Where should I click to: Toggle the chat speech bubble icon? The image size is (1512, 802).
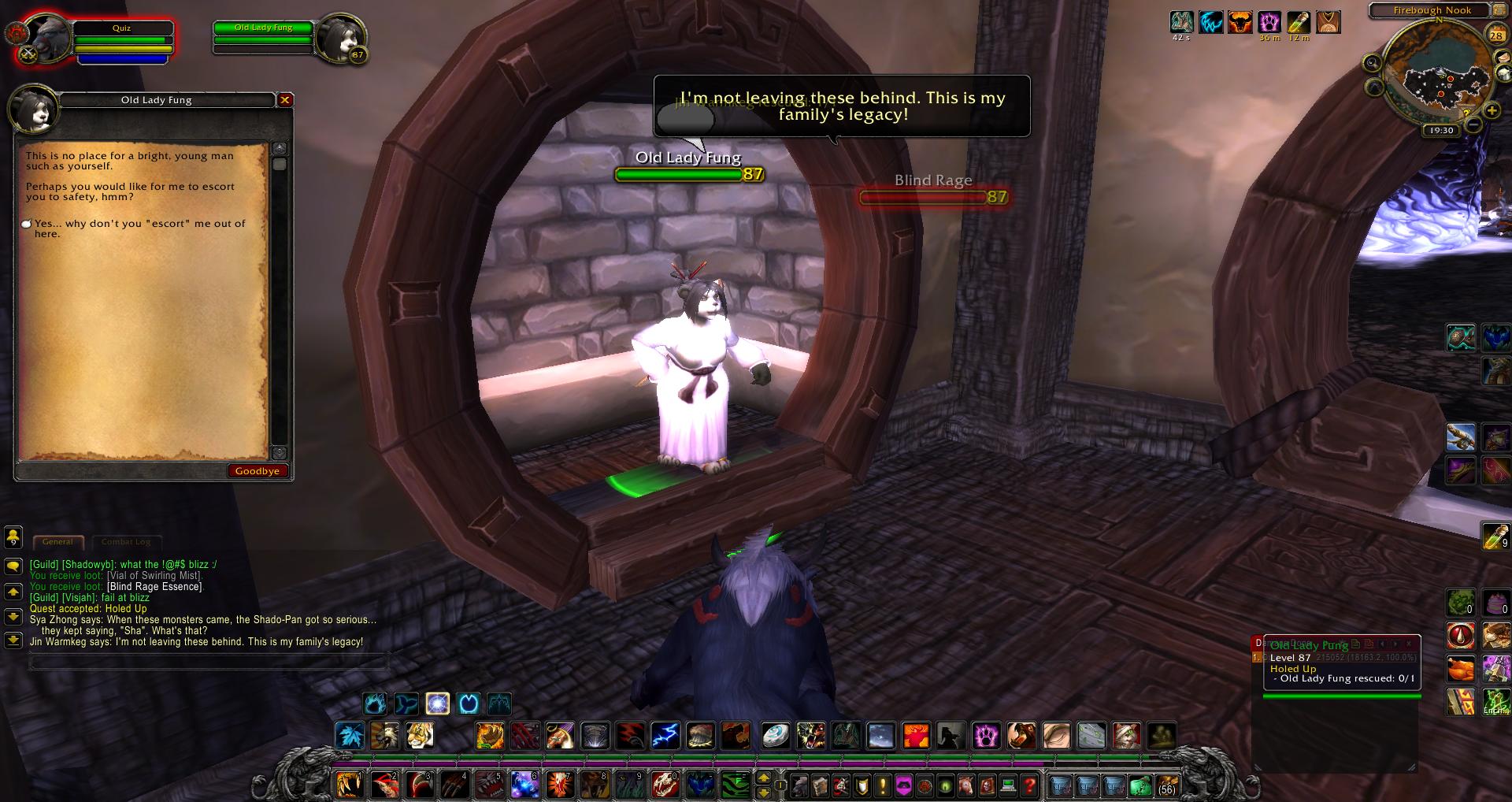(x=13, y=566)
